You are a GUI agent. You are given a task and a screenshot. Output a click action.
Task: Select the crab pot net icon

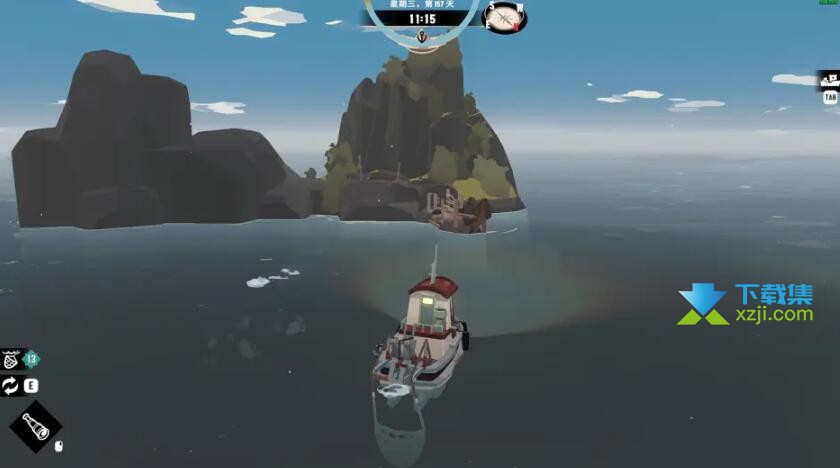[12, 359]
